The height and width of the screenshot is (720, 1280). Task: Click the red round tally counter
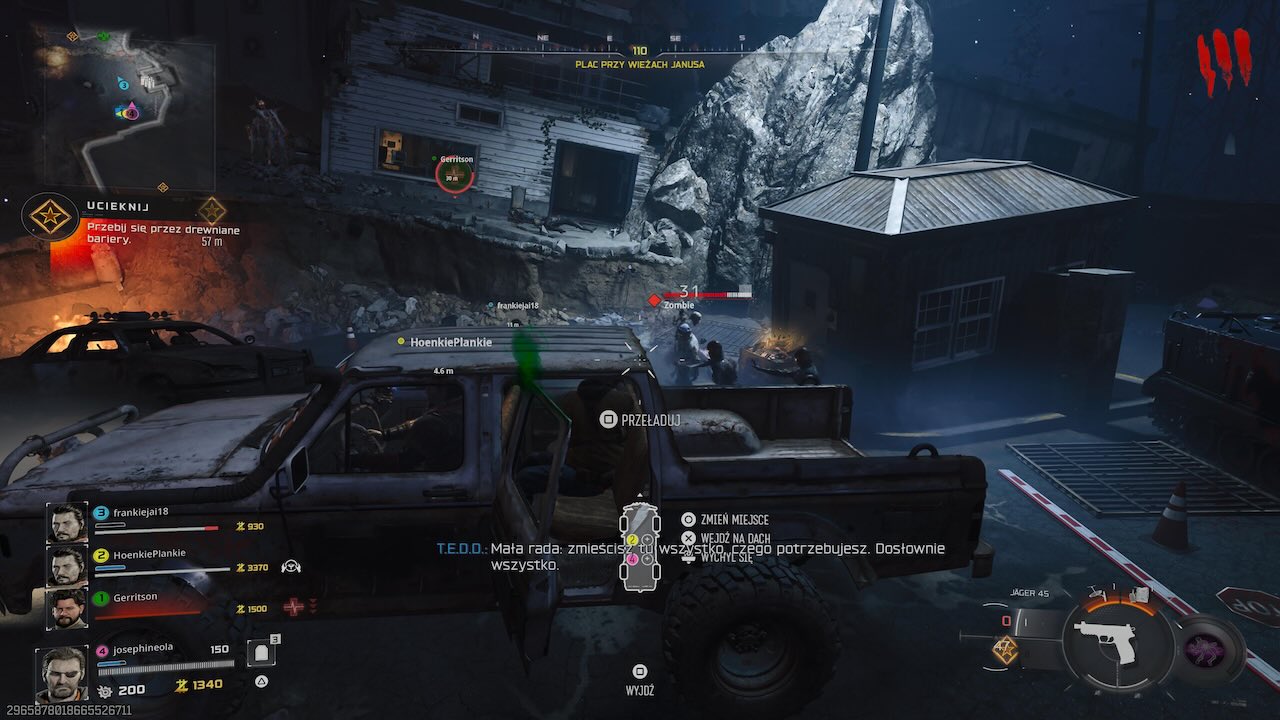tap(1225, 62)
